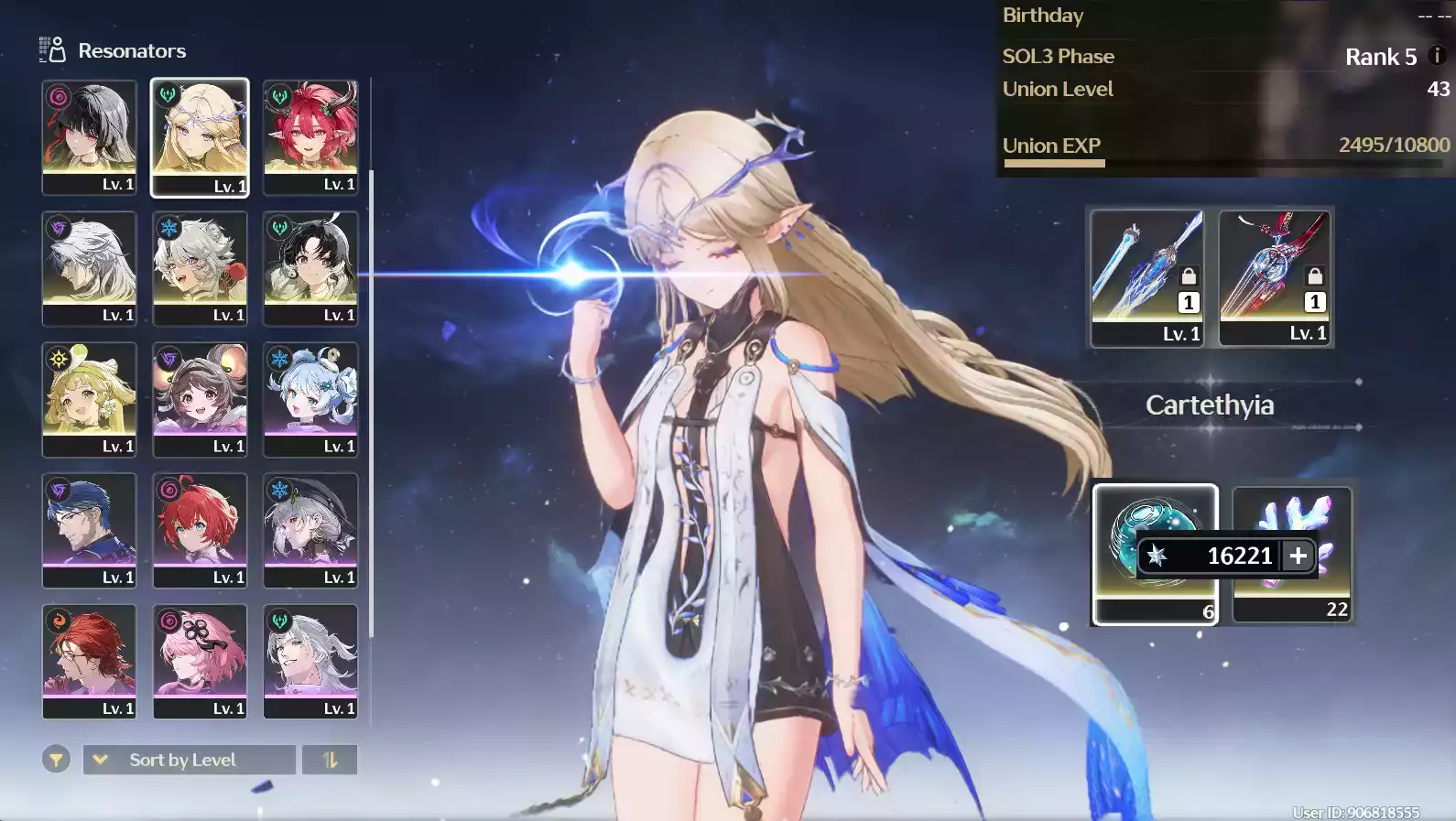
Task: Show SOL3 Phase rank info icon
Action: tap(1437, 56)
